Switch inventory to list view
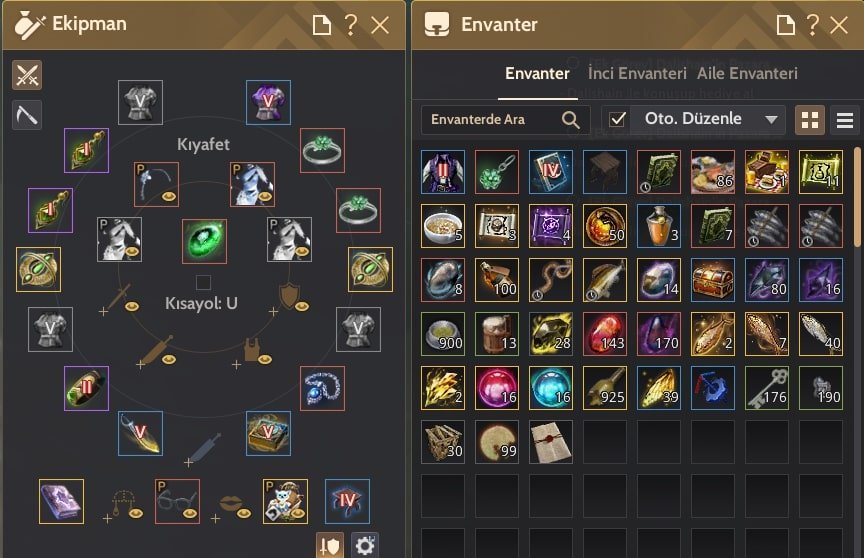This screenshot has width=864, height=558. [845, 120]
